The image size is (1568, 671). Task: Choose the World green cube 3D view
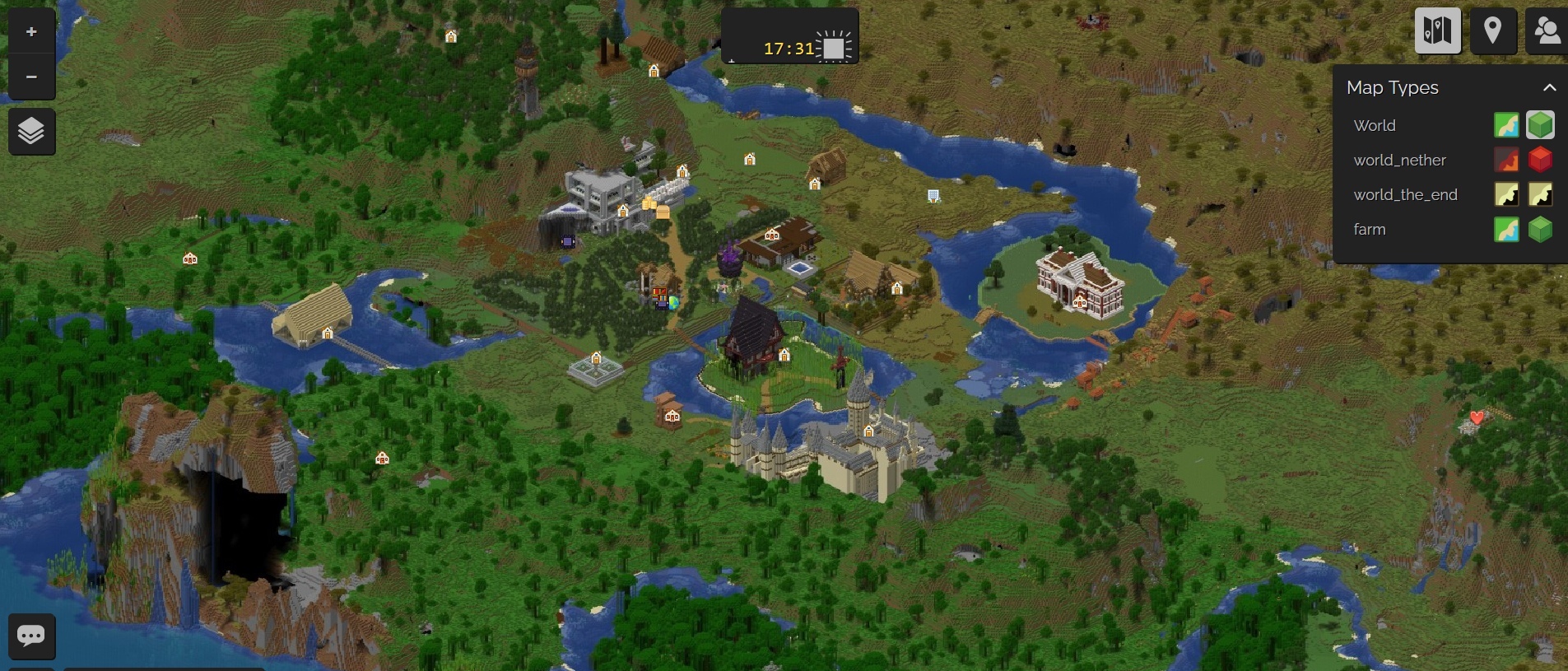1540,125
